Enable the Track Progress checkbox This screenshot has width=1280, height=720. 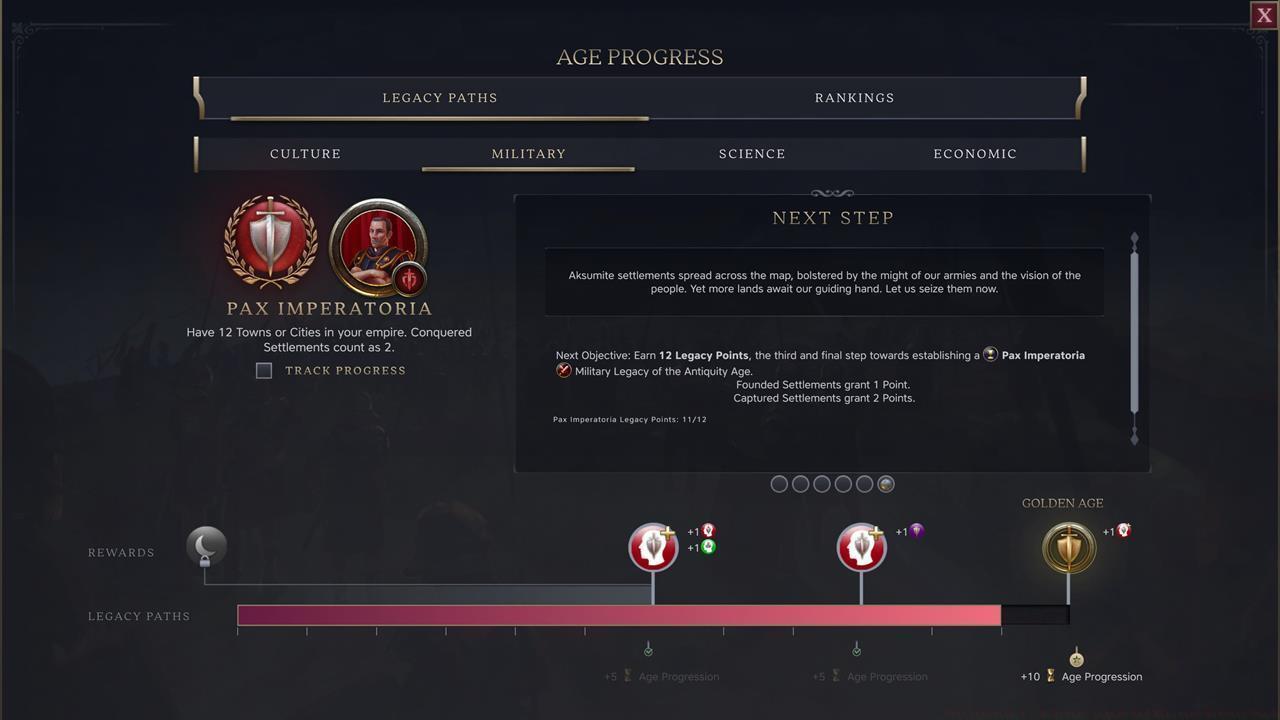point(264,370)
